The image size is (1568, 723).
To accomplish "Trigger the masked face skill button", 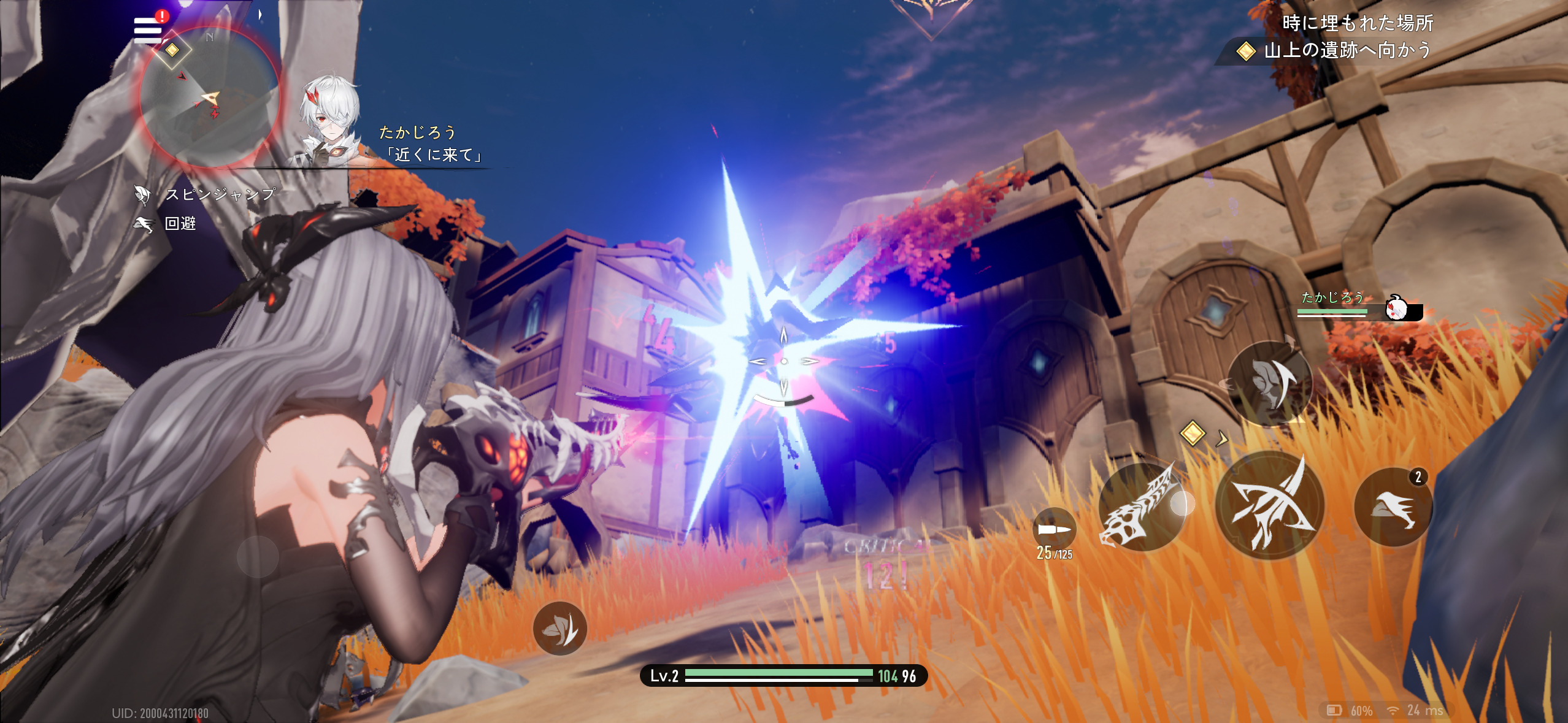I will coord(1269,383).
